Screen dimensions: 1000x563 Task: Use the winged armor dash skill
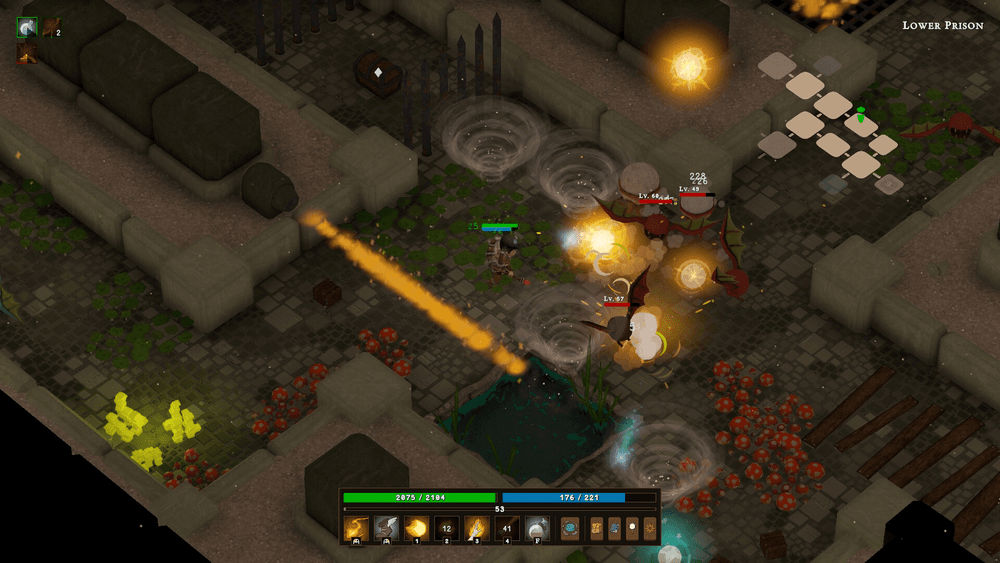(387, 527)
